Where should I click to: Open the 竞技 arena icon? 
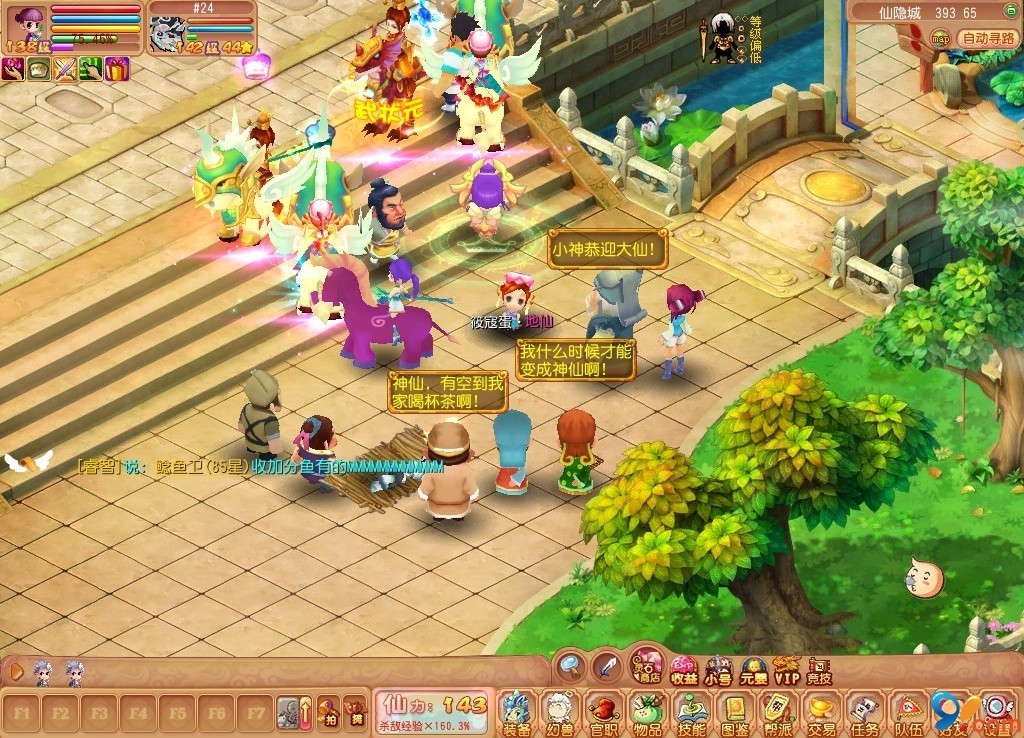tap(819, 670)
